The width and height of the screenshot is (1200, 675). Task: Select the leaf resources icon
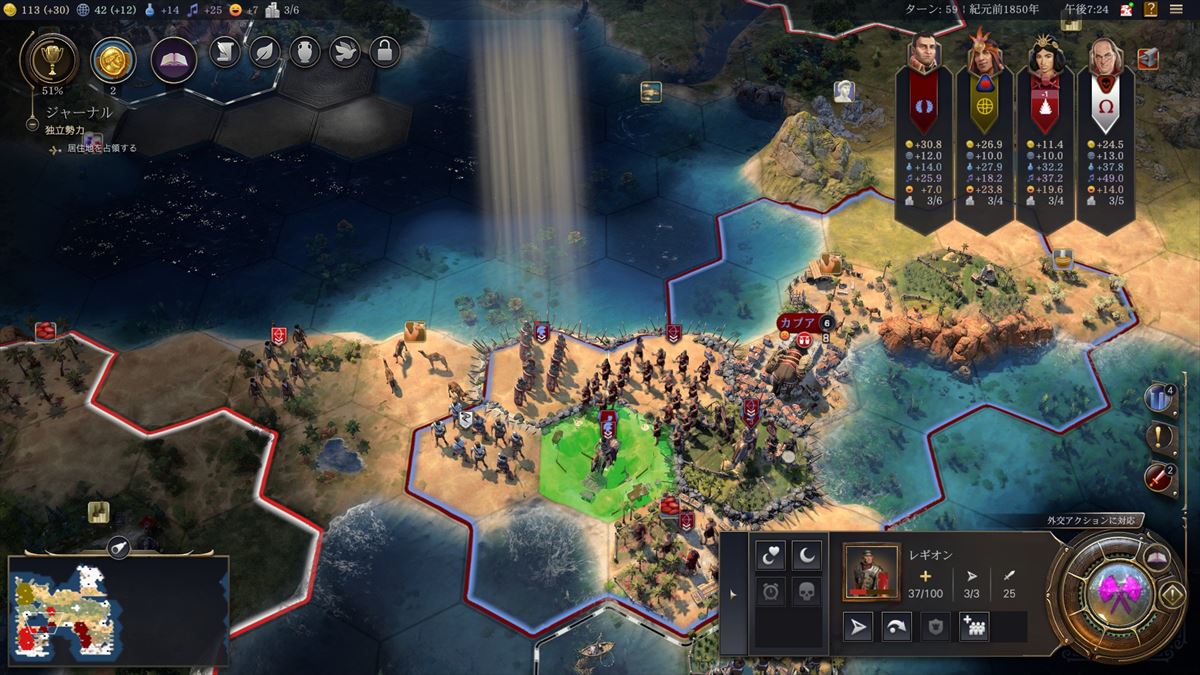[x=265, y=51]
